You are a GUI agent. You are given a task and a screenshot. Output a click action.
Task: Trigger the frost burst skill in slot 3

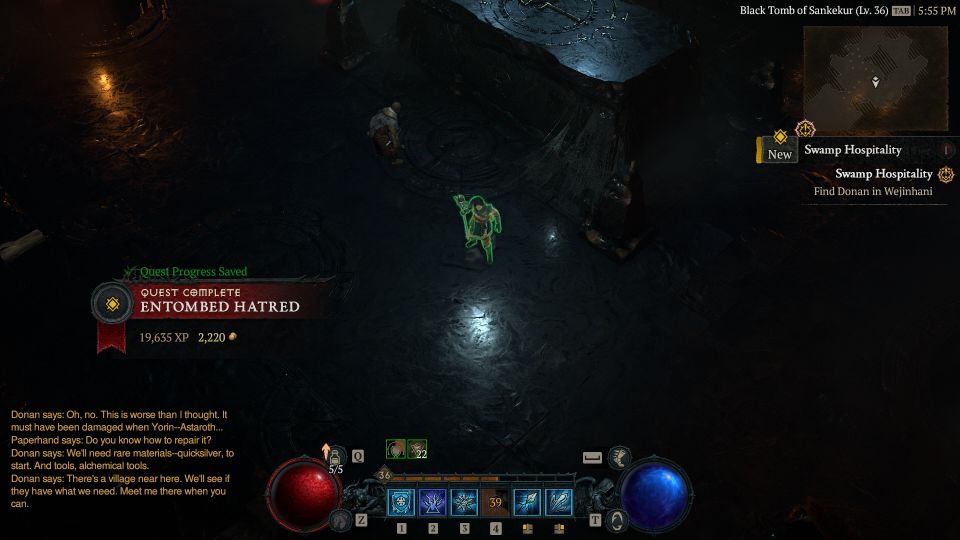[x=464, y=503]
